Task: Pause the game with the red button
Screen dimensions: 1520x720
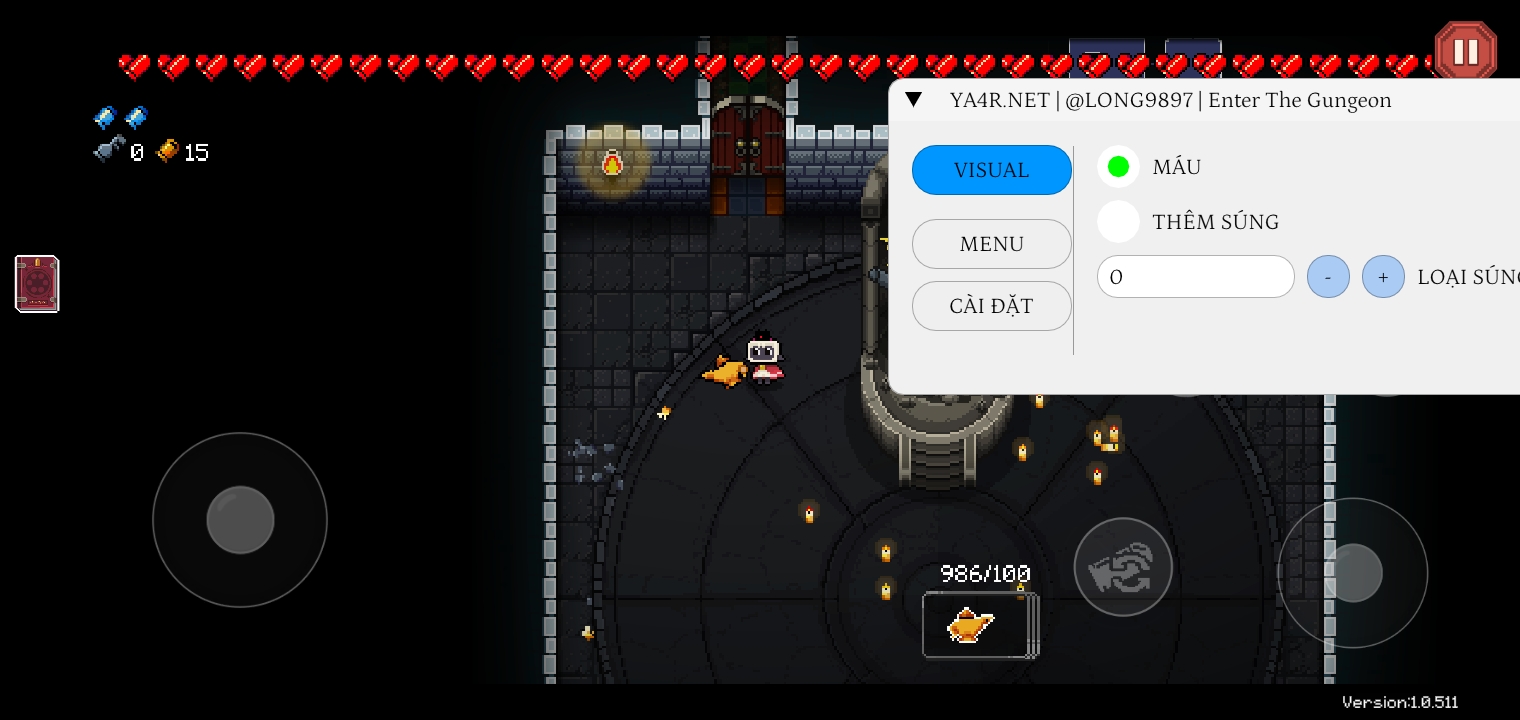Action: (1465, 51)
